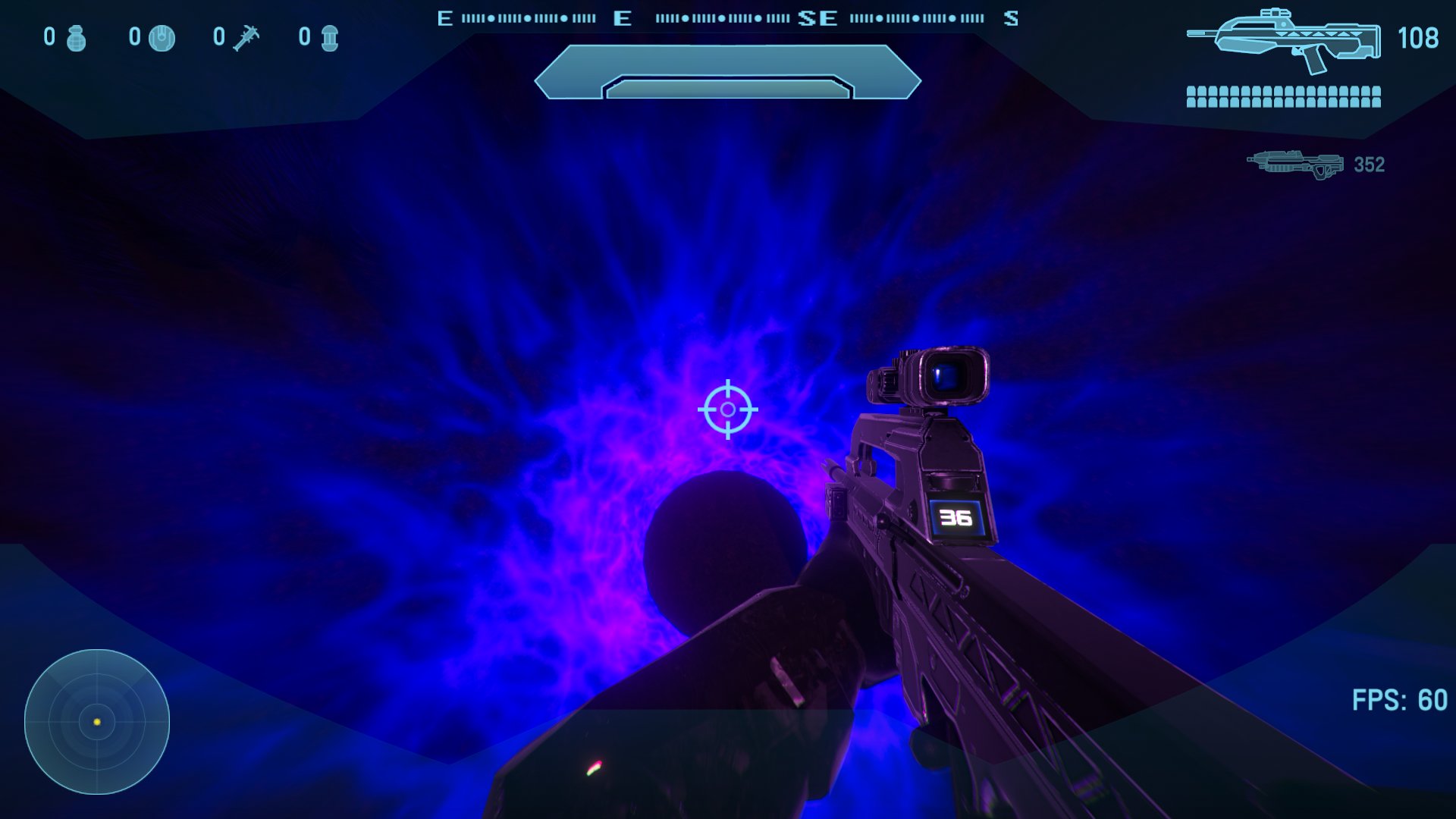Click the 108 ammo count readout
1456x819 pixels.
(1417, 38)
